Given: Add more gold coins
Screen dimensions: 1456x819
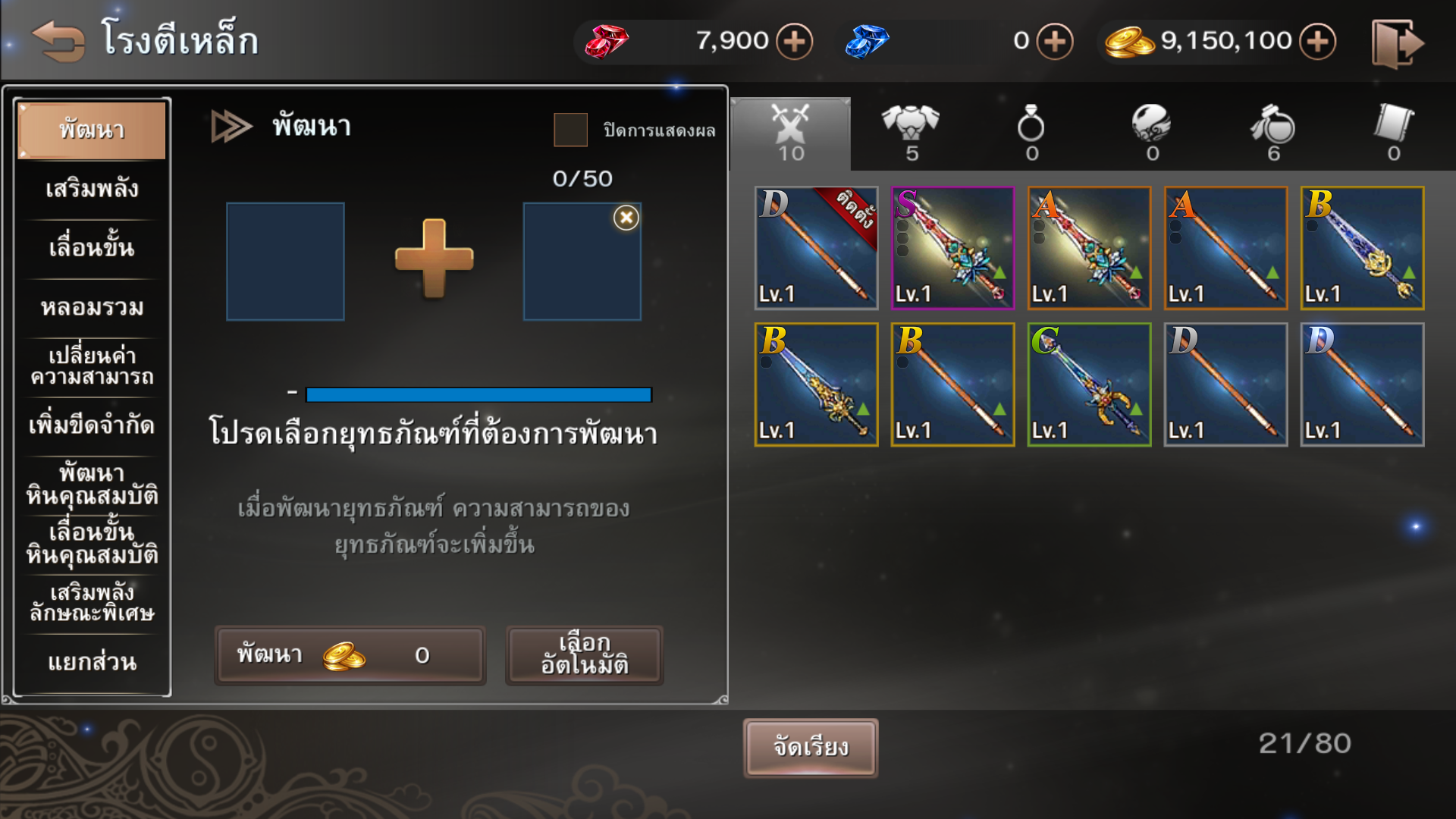Looking at the screenshot, I should point(1318,41).
